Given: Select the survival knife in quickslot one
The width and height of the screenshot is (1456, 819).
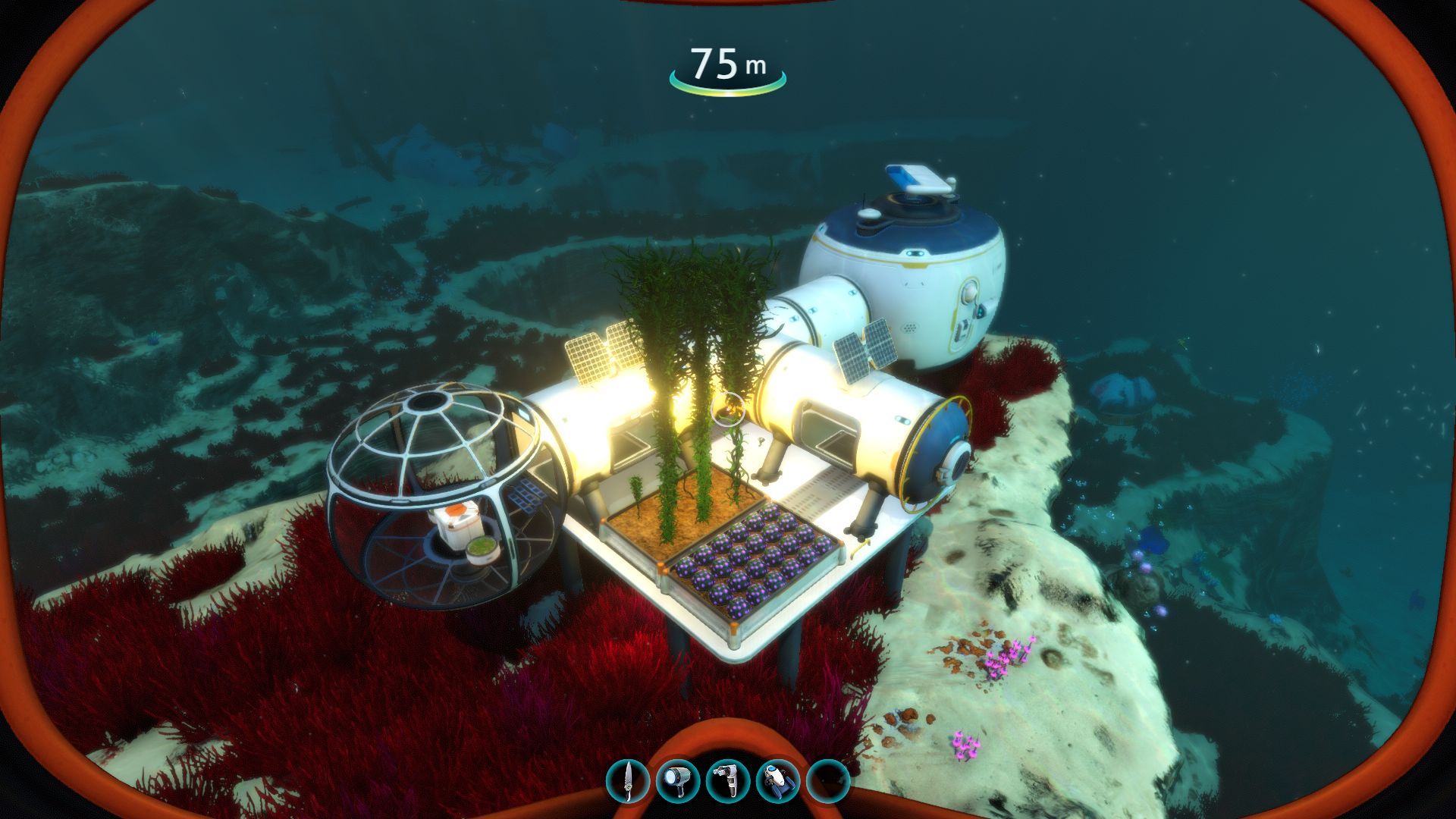Looking at the screenshot, I should [x=627, y=781].
